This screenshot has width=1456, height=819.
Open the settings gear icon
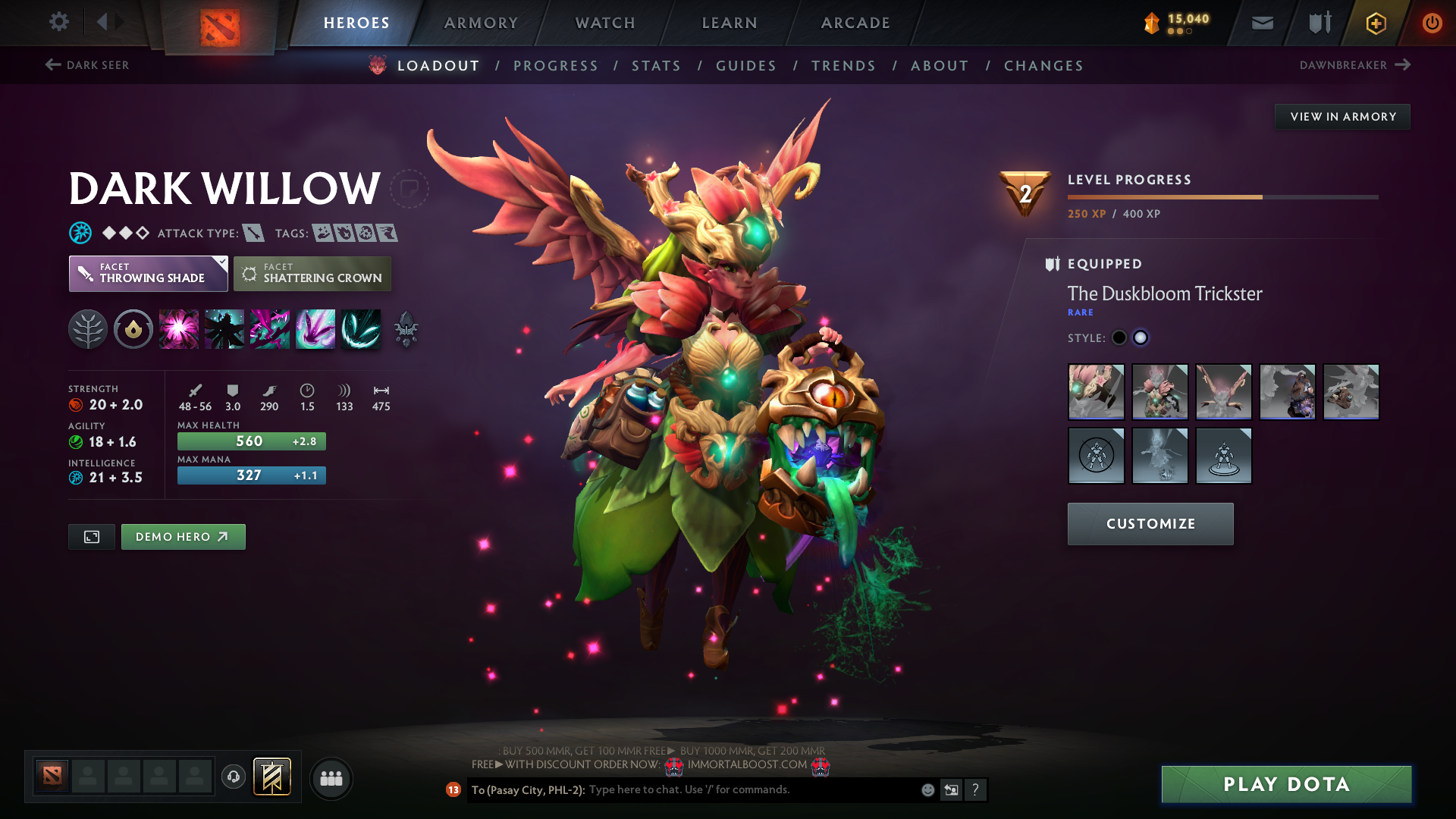[59, 22]
